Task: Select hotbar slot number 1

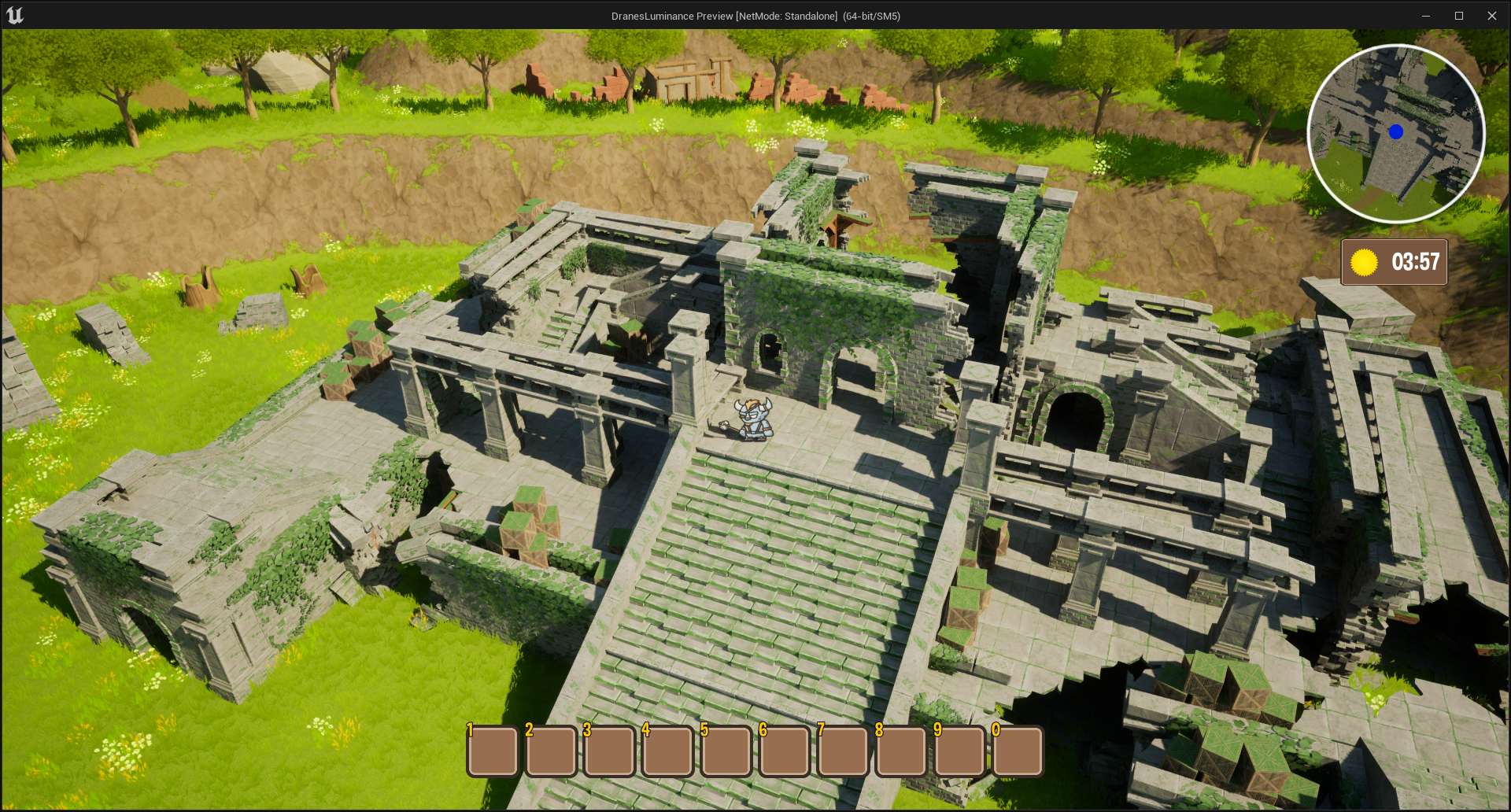Action: (493, 751)
